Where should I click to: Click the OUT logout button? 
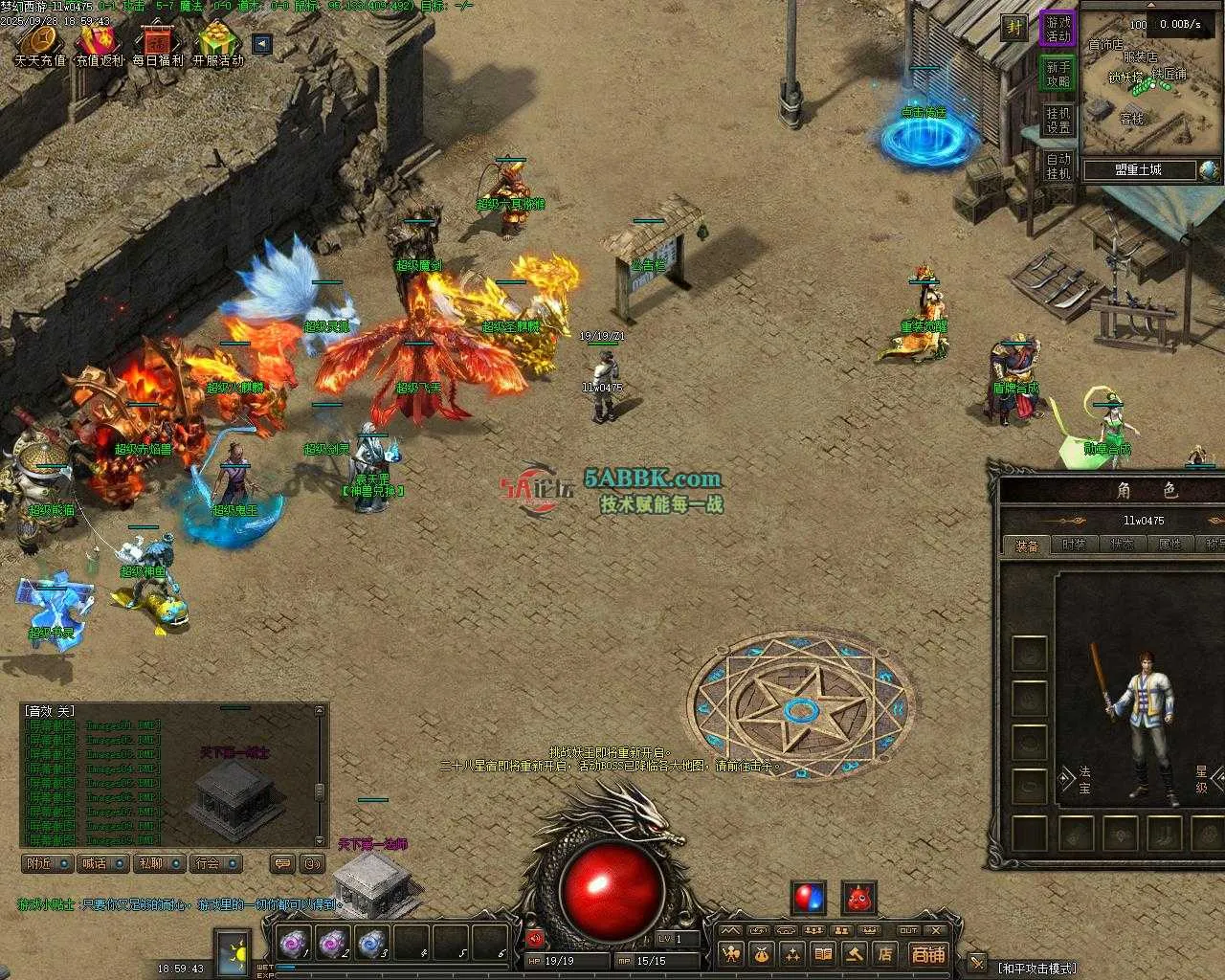tap(908, 930)
